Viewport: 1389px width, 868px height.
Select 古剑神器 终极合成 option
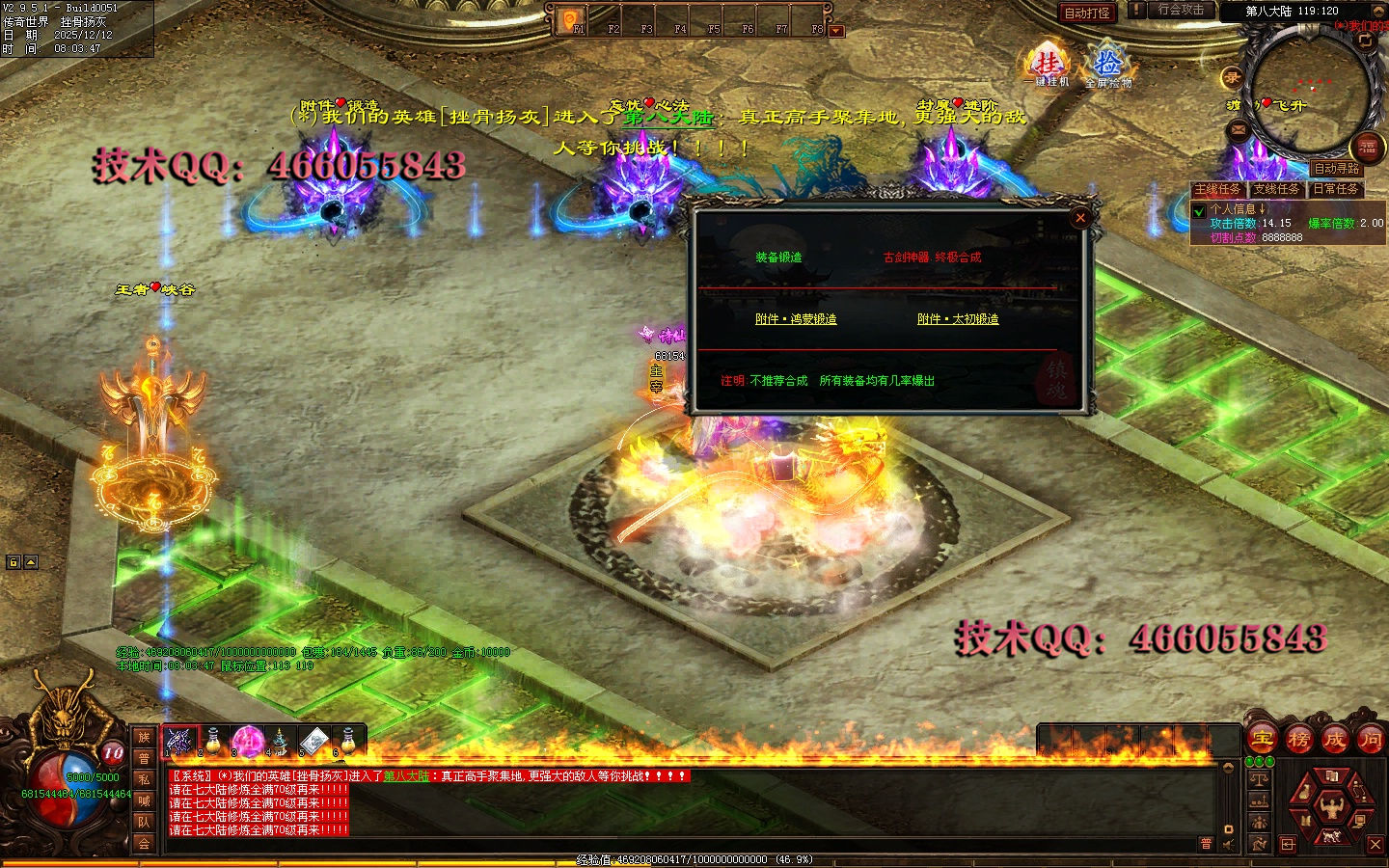tap(932, 258)
